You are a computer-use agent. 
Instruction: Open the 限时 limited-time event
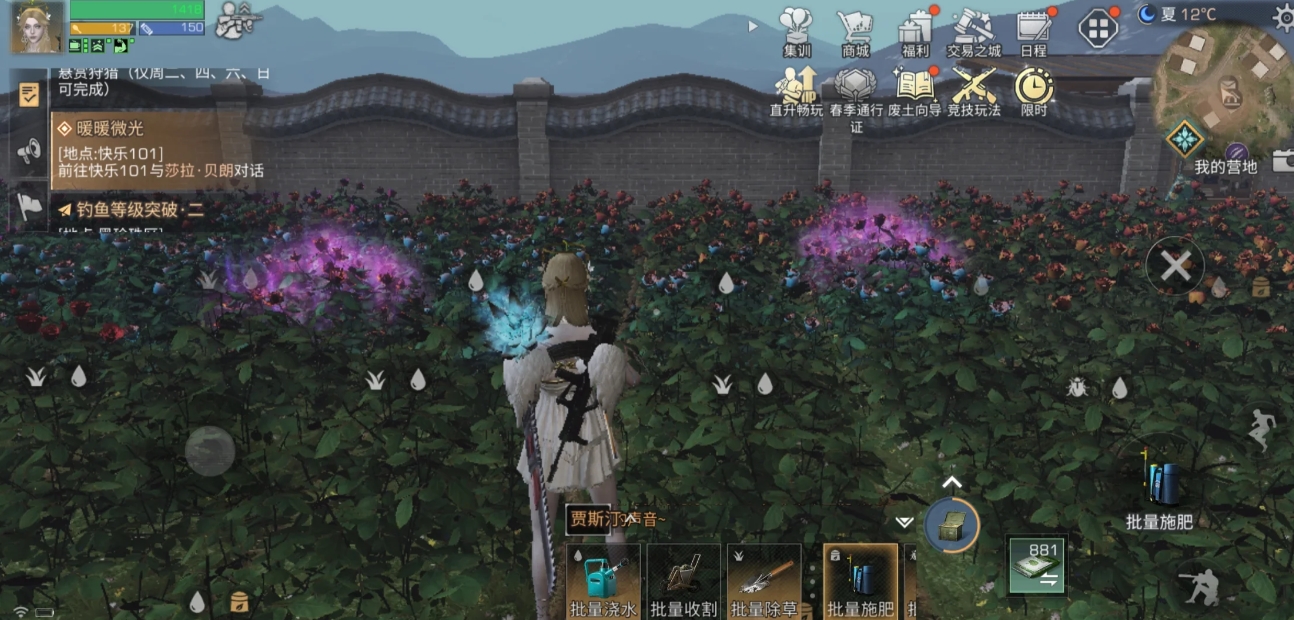pyautogui.click(x=1034, y=88)
